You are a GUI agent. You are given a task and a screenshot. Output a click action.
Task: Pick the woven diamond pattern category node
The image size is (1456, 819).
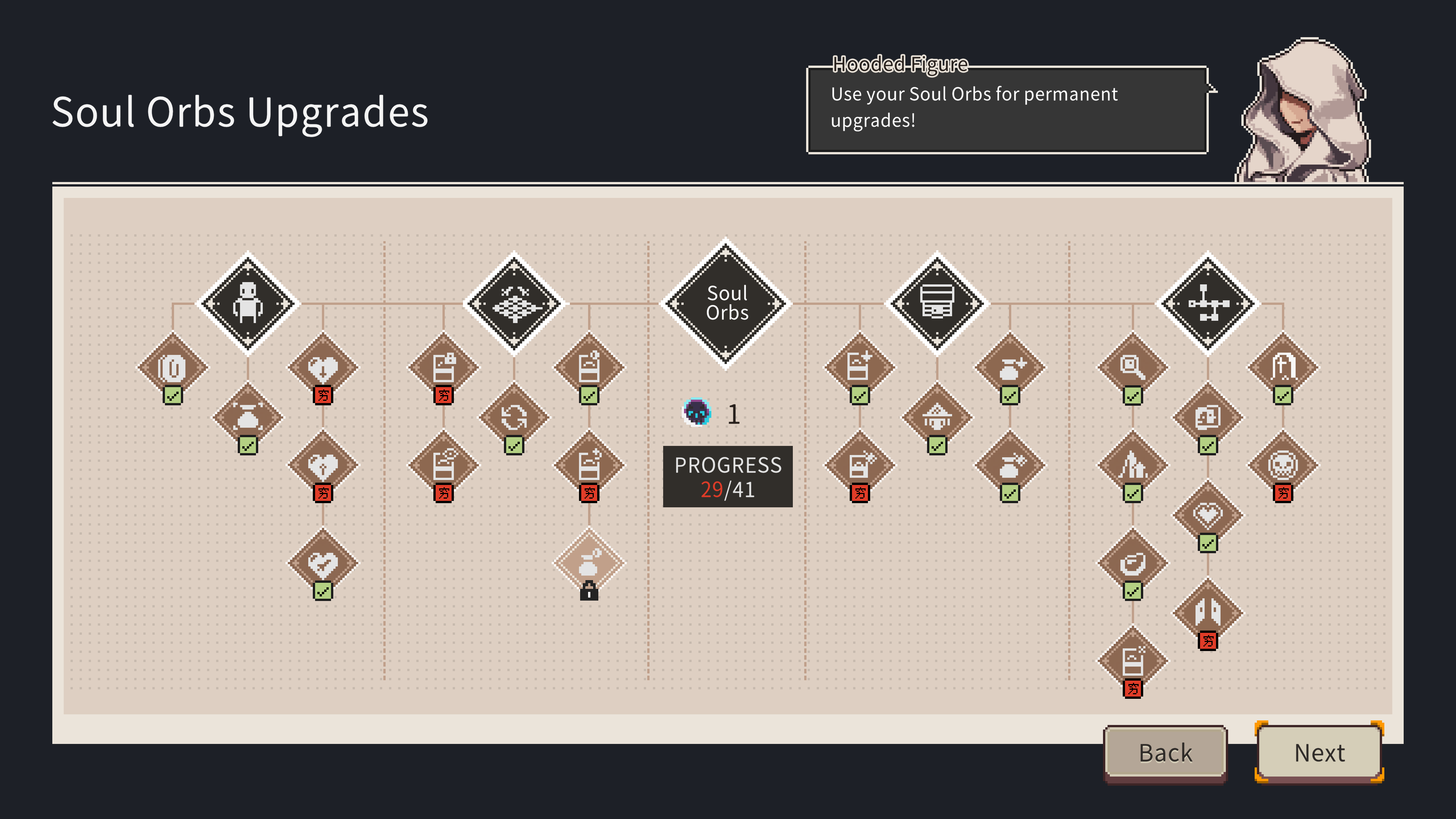coord(514,303)
